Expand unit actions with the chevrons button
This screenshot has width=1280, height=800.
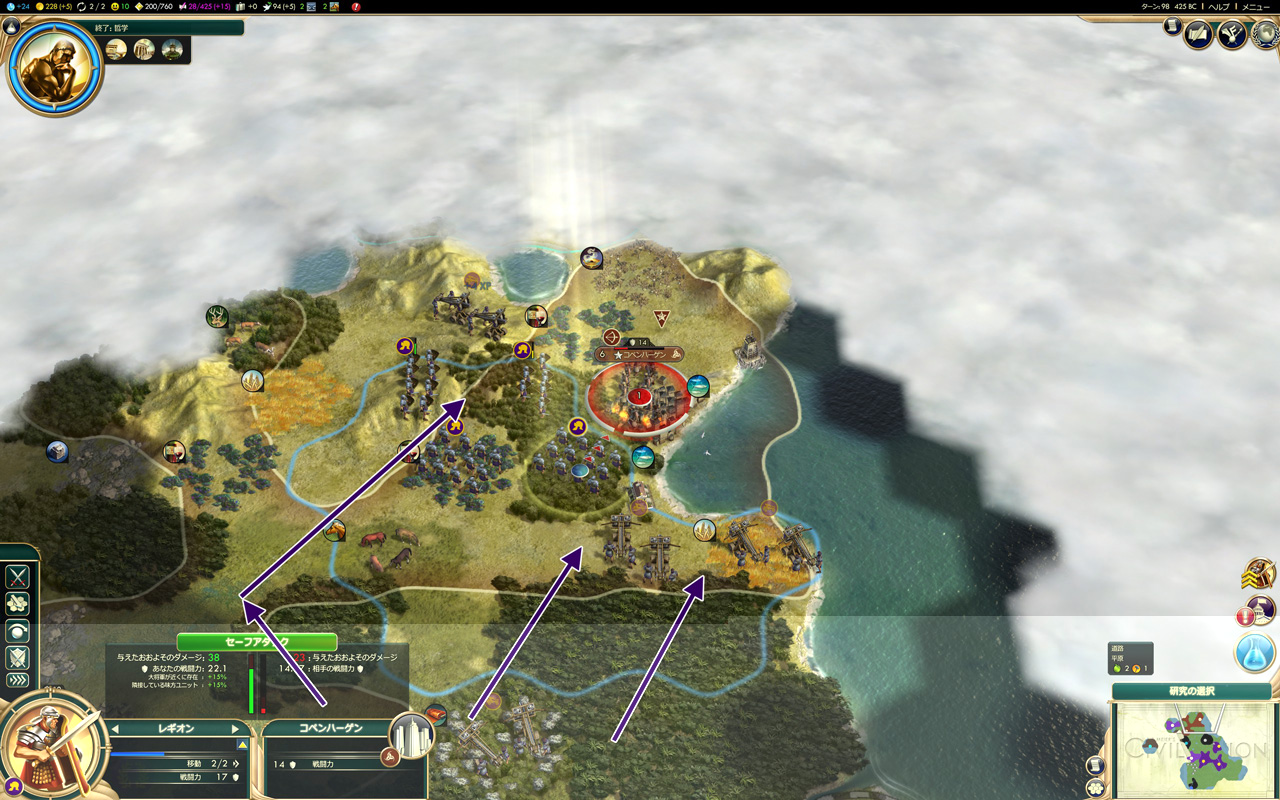pyautogui.click(x=18, y=681)
